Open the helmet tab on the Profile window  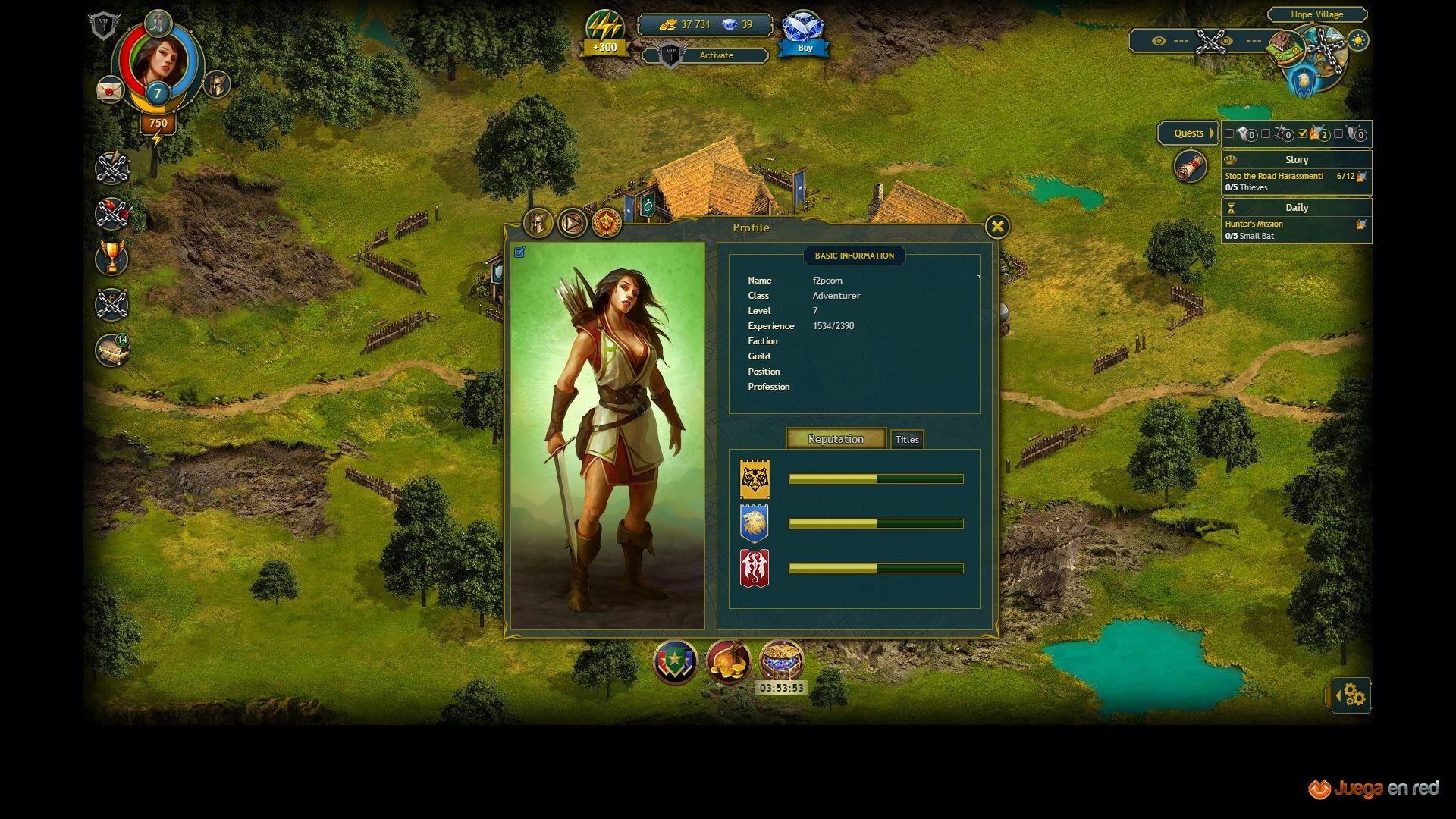tap(538, 224)
